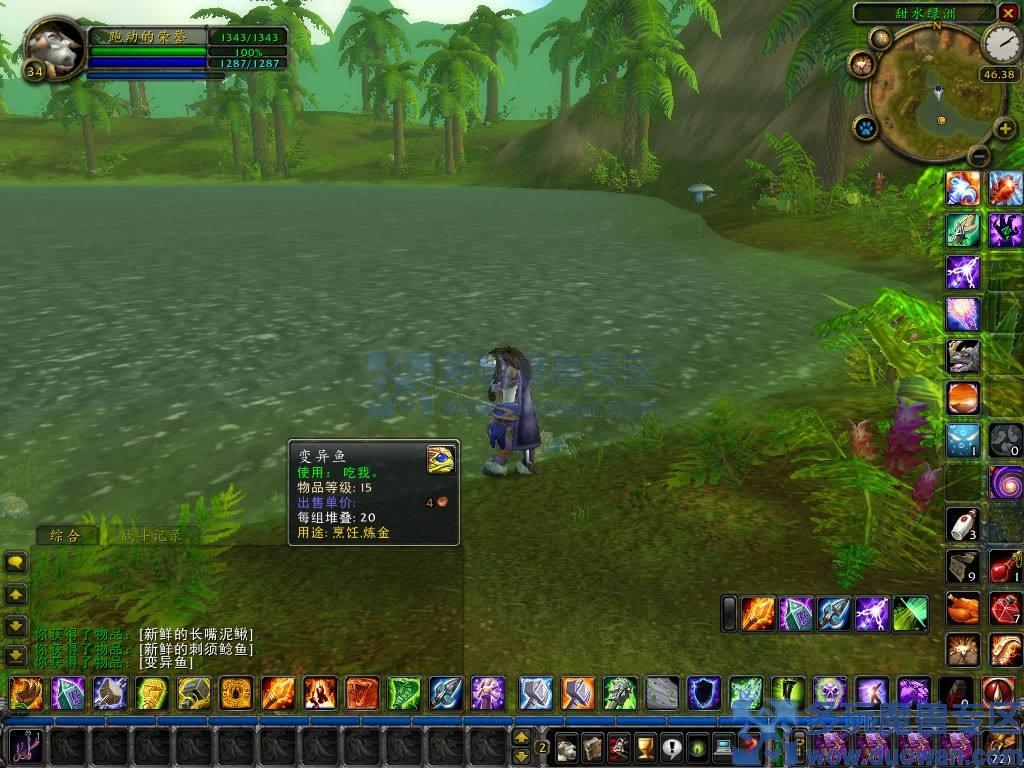1024x768 pixels.
Task: Click the mutated fish icon in tooltip
Action: [440, 458]
